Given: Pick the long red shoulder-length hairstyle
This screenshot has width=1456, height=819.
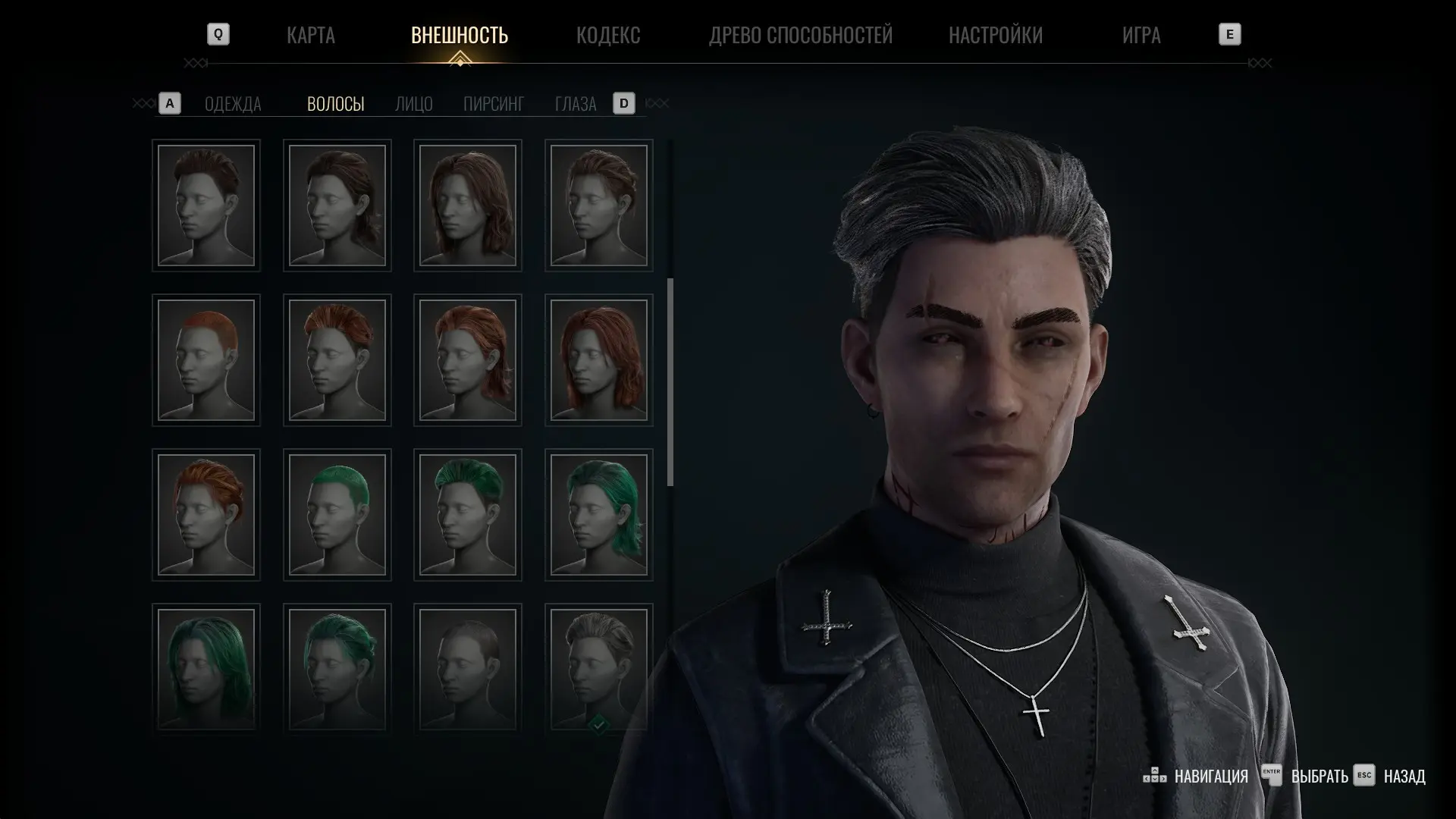Looking at the screenshot, I should point(599,360).
